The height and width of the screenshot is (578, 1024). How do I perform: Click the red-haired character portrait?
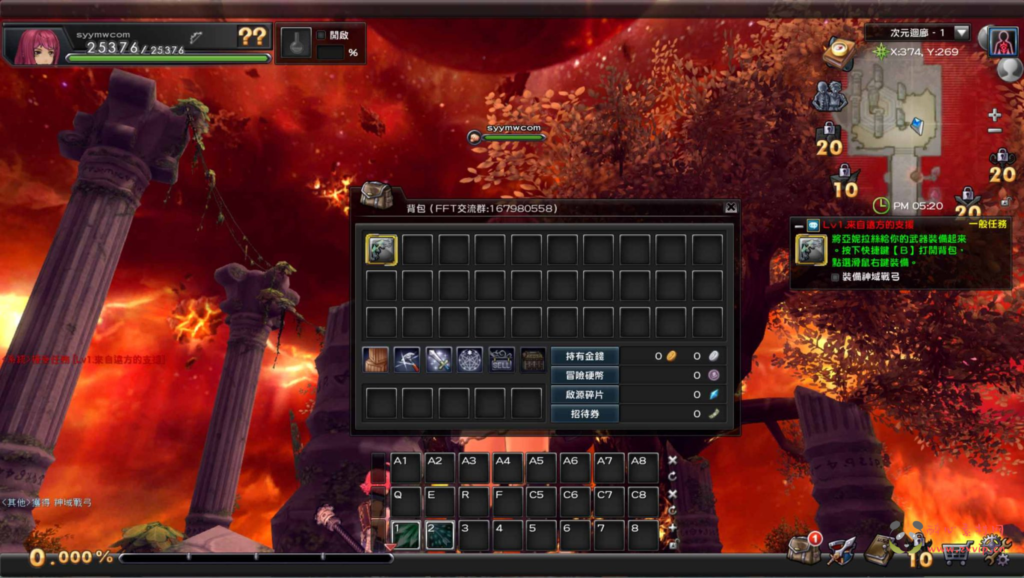click(x=35, y=46)
